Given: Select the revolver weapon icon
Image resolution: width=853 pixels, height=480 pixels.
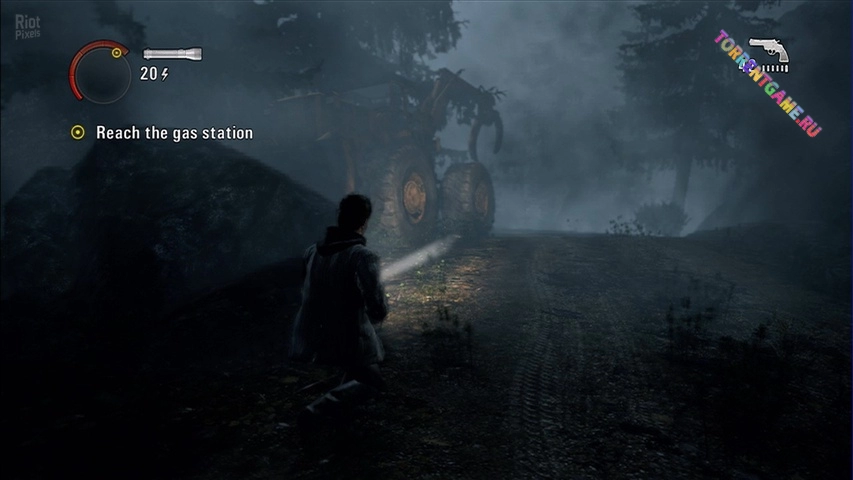Looking at the screenshot, I should (768, 52).
